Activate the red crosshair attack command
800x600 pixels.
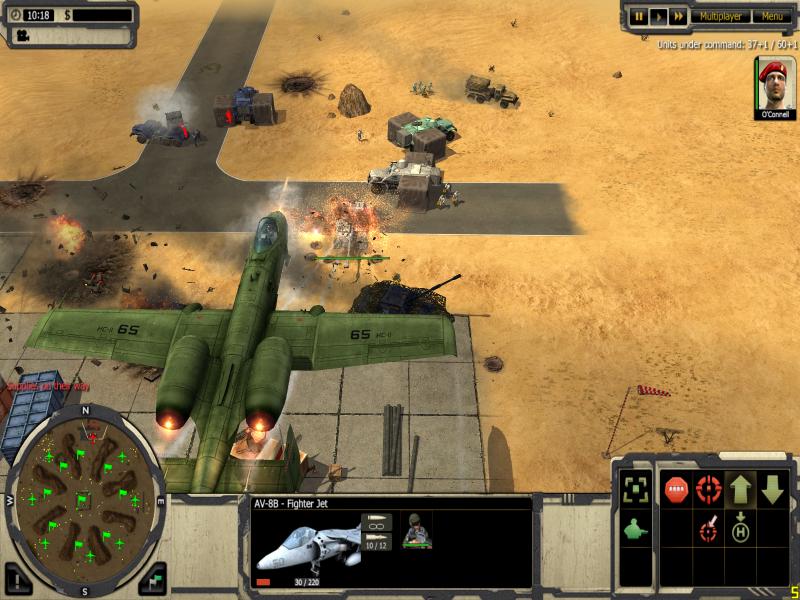(x=708, y=490)
